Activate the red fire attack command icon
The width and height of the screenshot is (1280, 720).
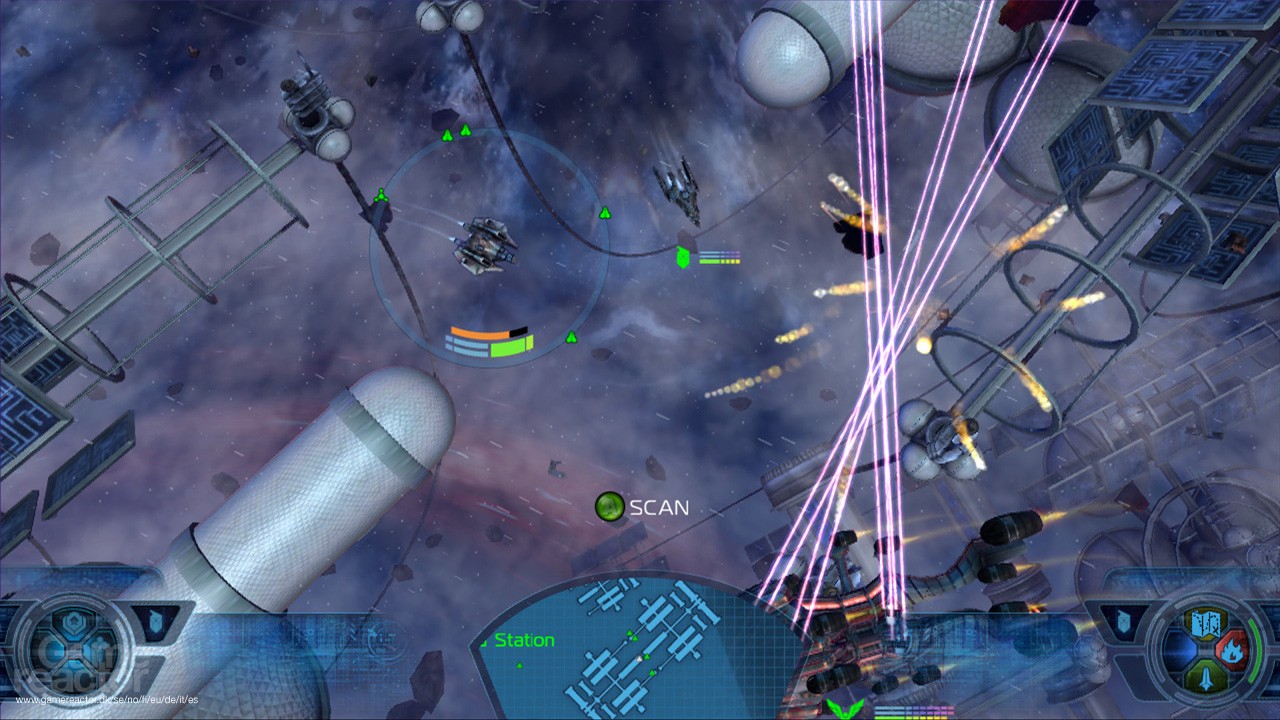pos(1232,648)
